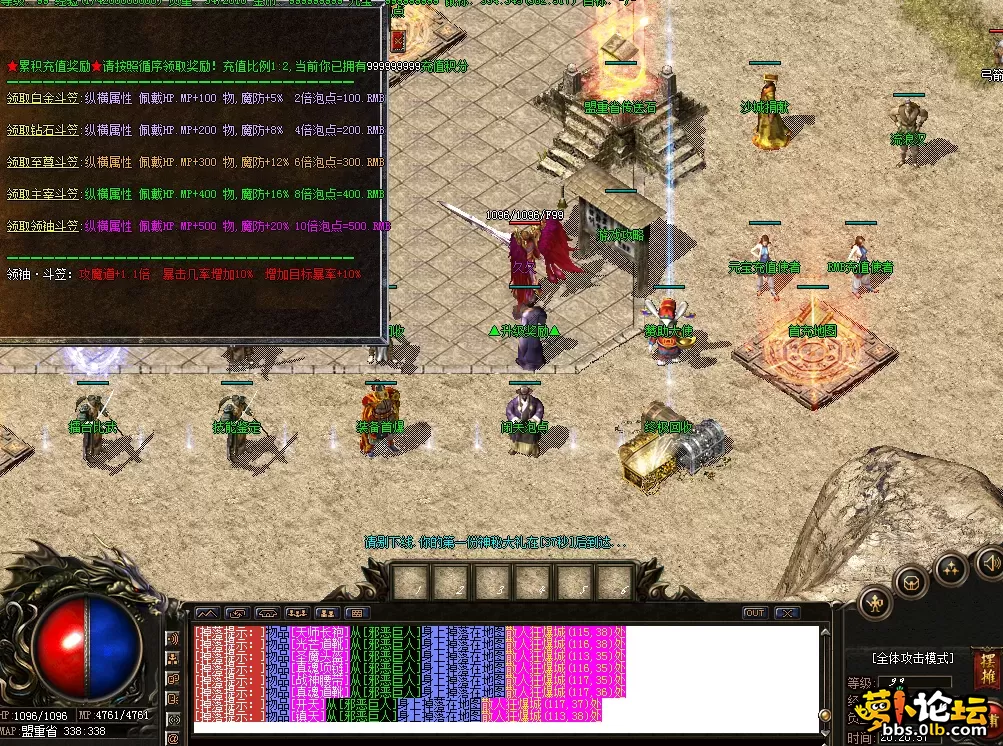
Task: Select the @ chat channel icon
Action: click(173, 736)
